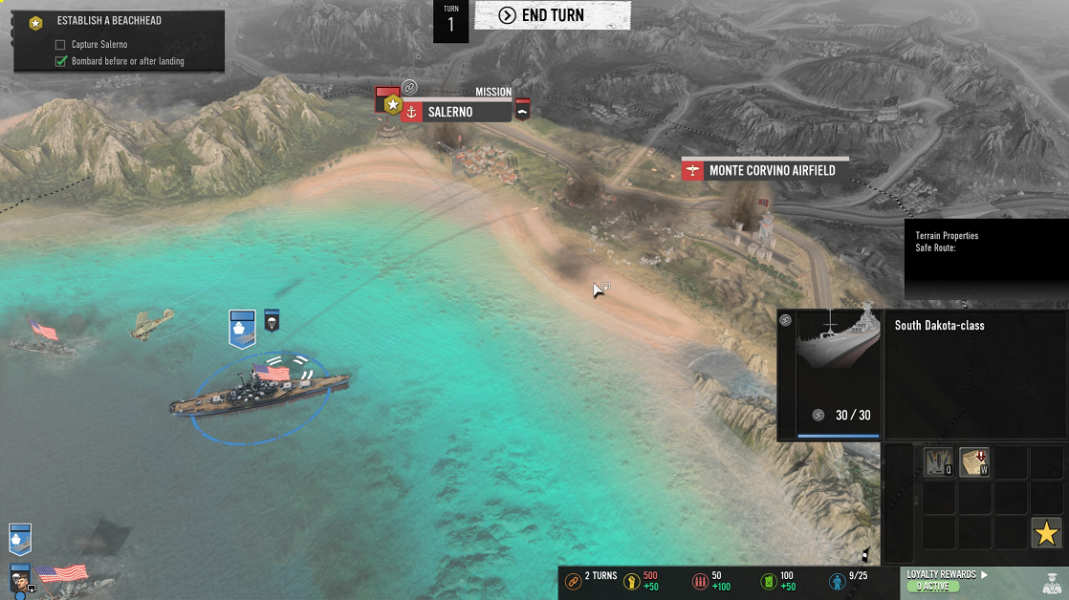
Task: Click the Establish a Beachhead objective header
Action: [x=109, y=21]
